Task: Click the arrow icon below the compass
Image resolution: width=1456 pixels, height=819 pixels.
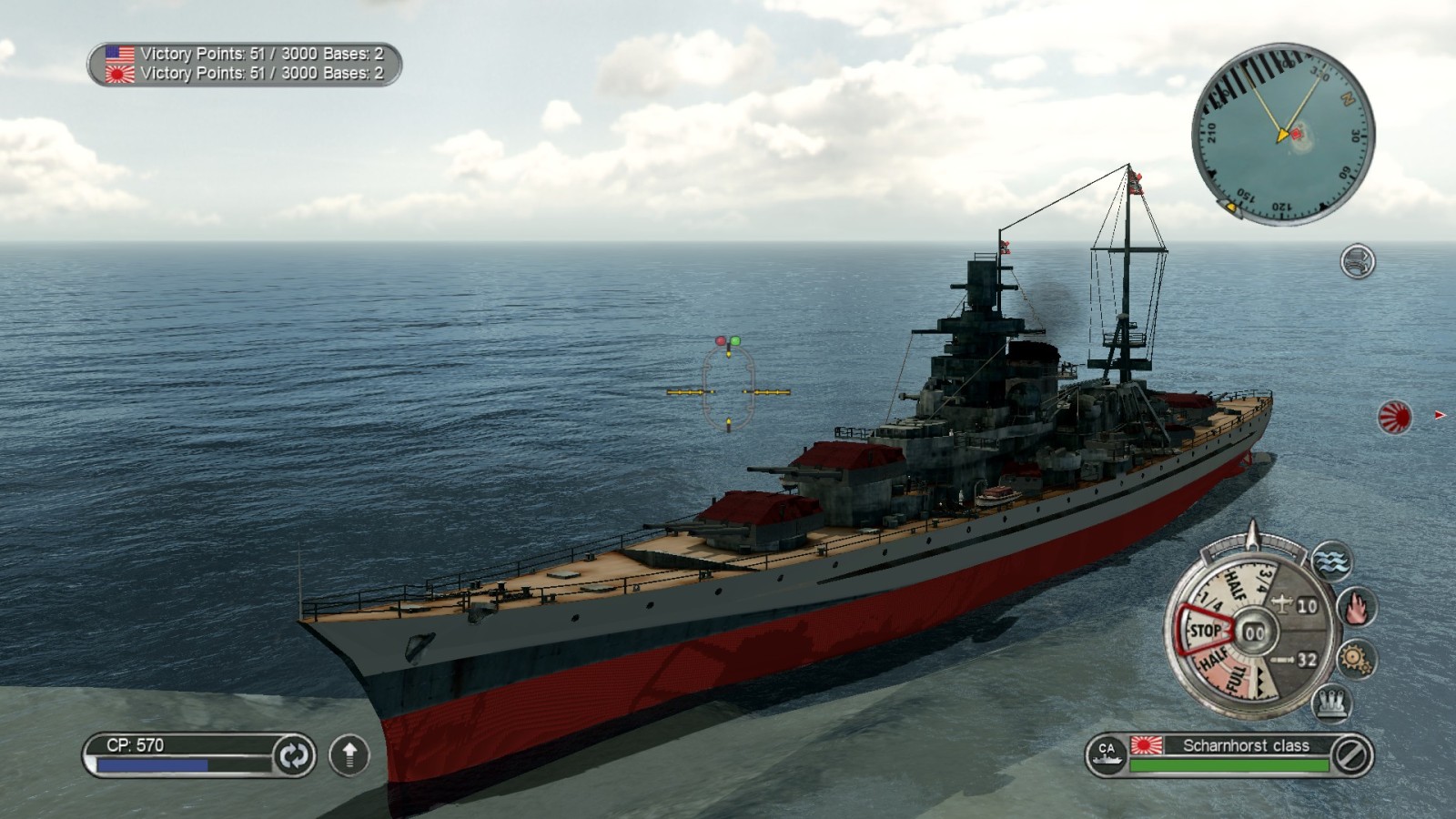Action: [x=1357, y=262]
